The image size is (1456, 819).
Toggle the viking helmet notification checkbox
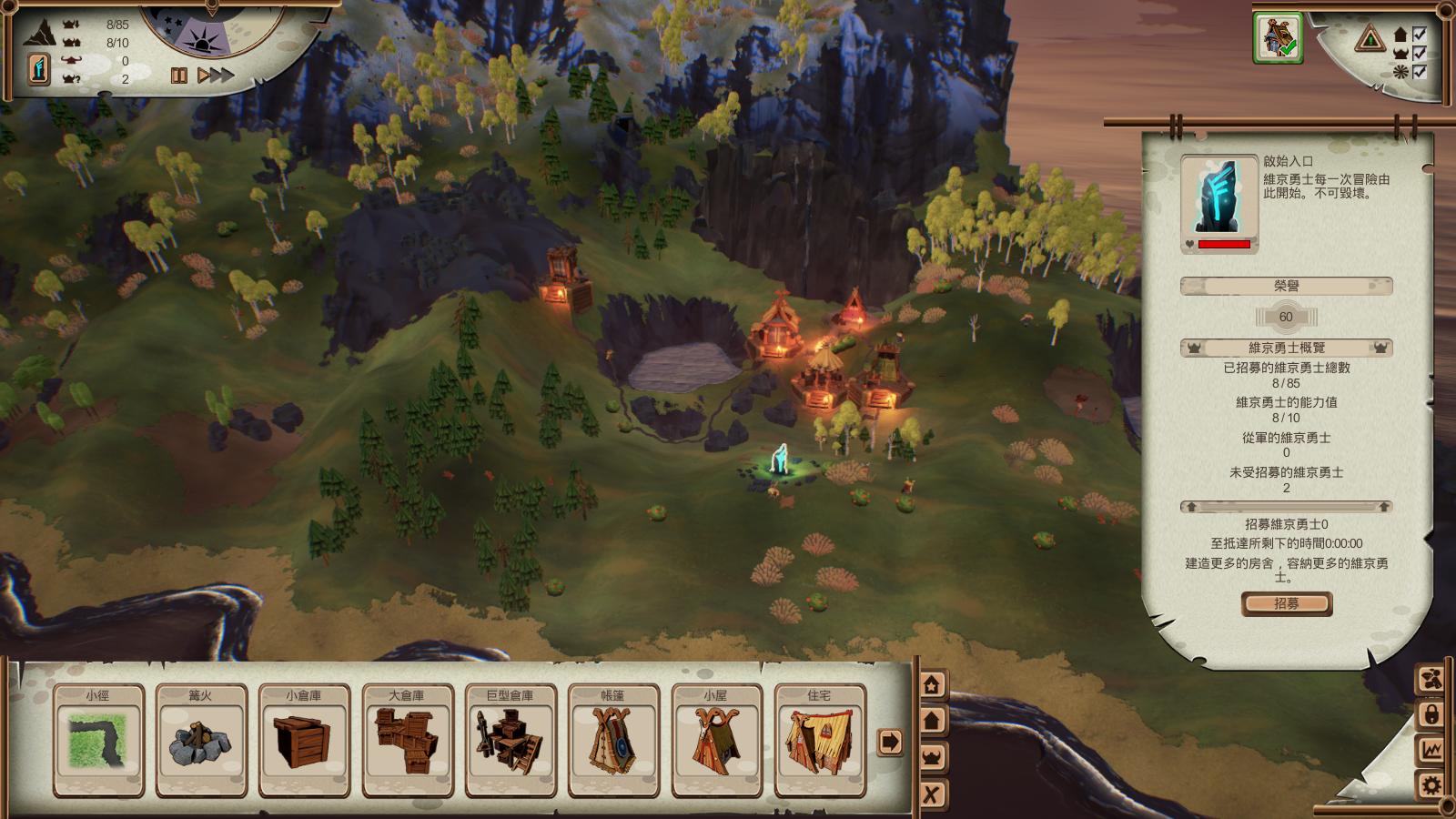pos(1419,53)
